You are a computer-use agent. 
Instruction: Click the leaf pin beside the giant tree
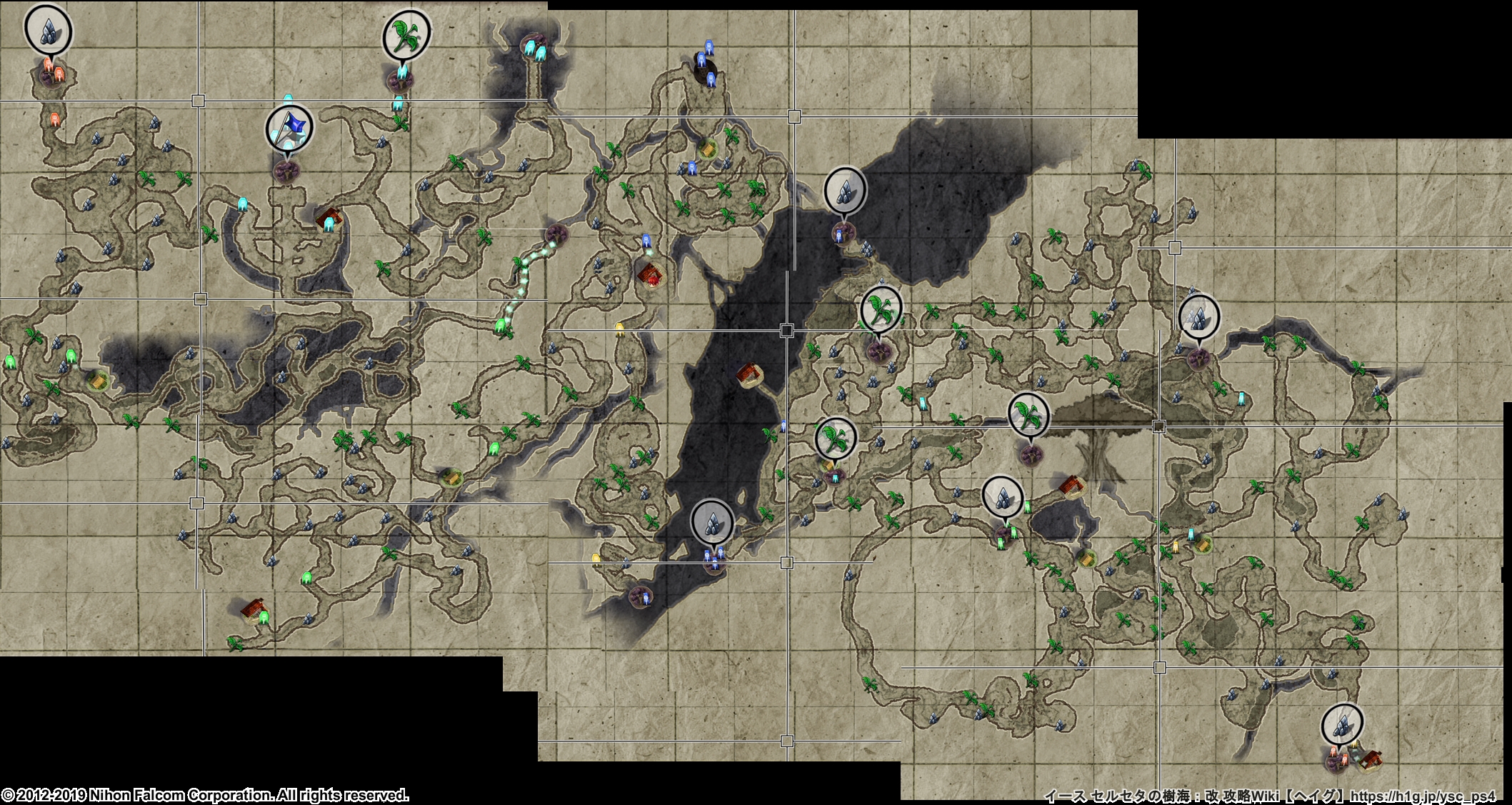[x=1028, y=415]
